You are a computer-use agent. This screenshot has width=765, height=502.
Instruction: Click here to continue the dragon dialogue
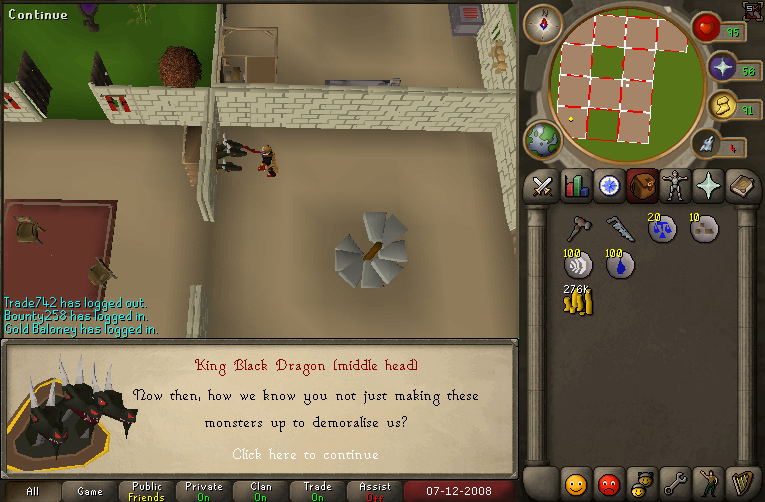tap(305, 454)
